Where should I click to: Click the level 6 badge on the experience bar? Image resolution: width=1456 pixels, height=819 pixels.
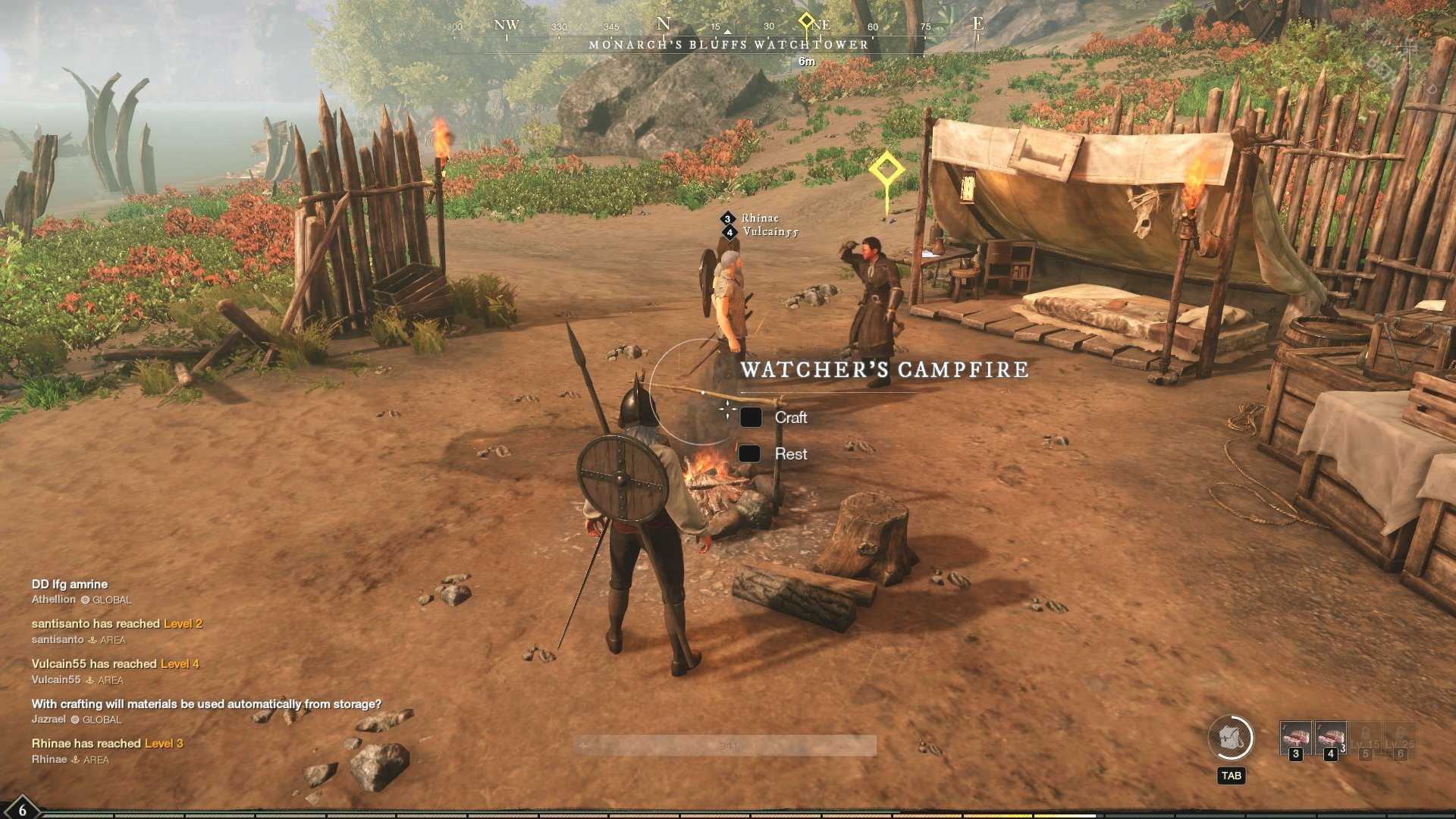[x=21, y=809]
